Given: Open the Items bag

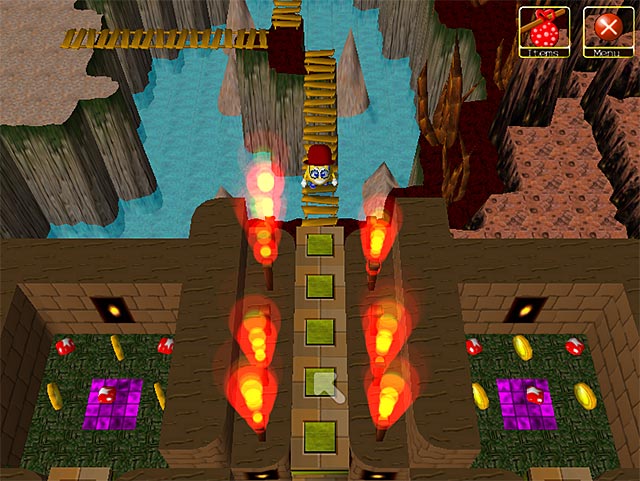Looking at the screenshot, I should click(544, 30).
